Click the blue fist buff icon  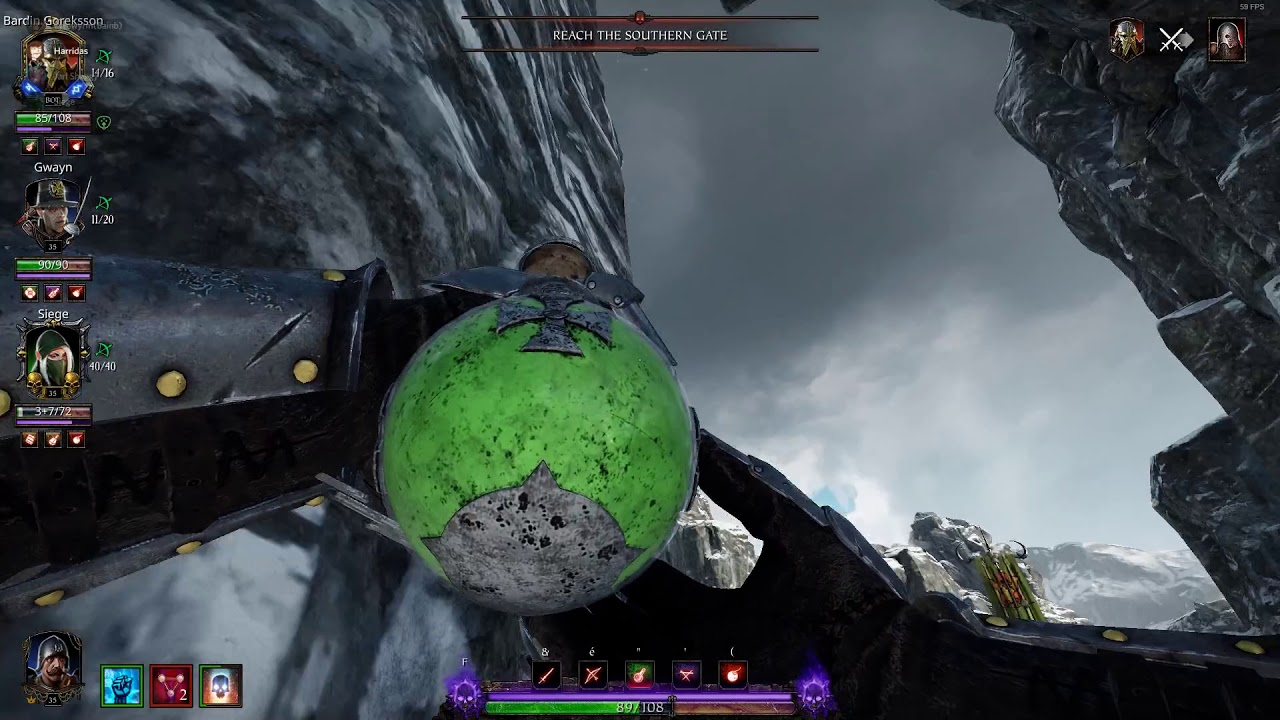122,686
